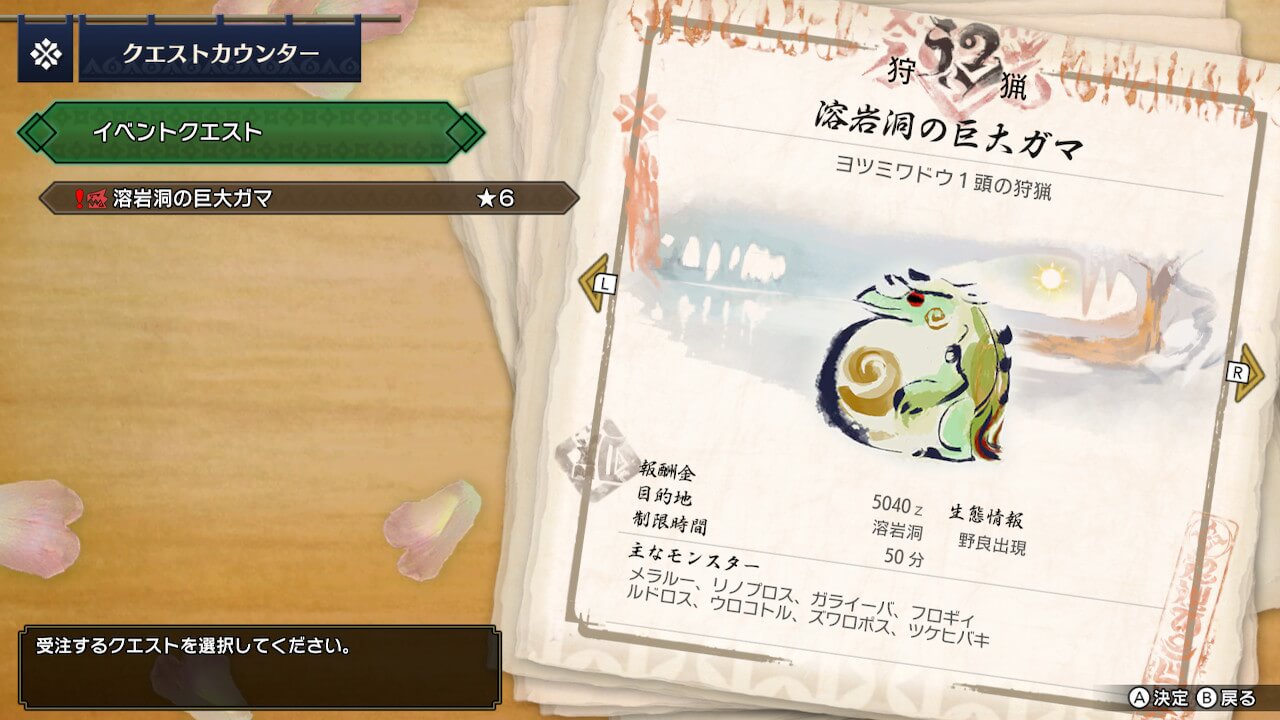This screenshot has height=720, width=1280.
Task: Select the 溶岩洞の巨大ガマ quest entry
Action: pyautogui.click(x=308, y=198)
